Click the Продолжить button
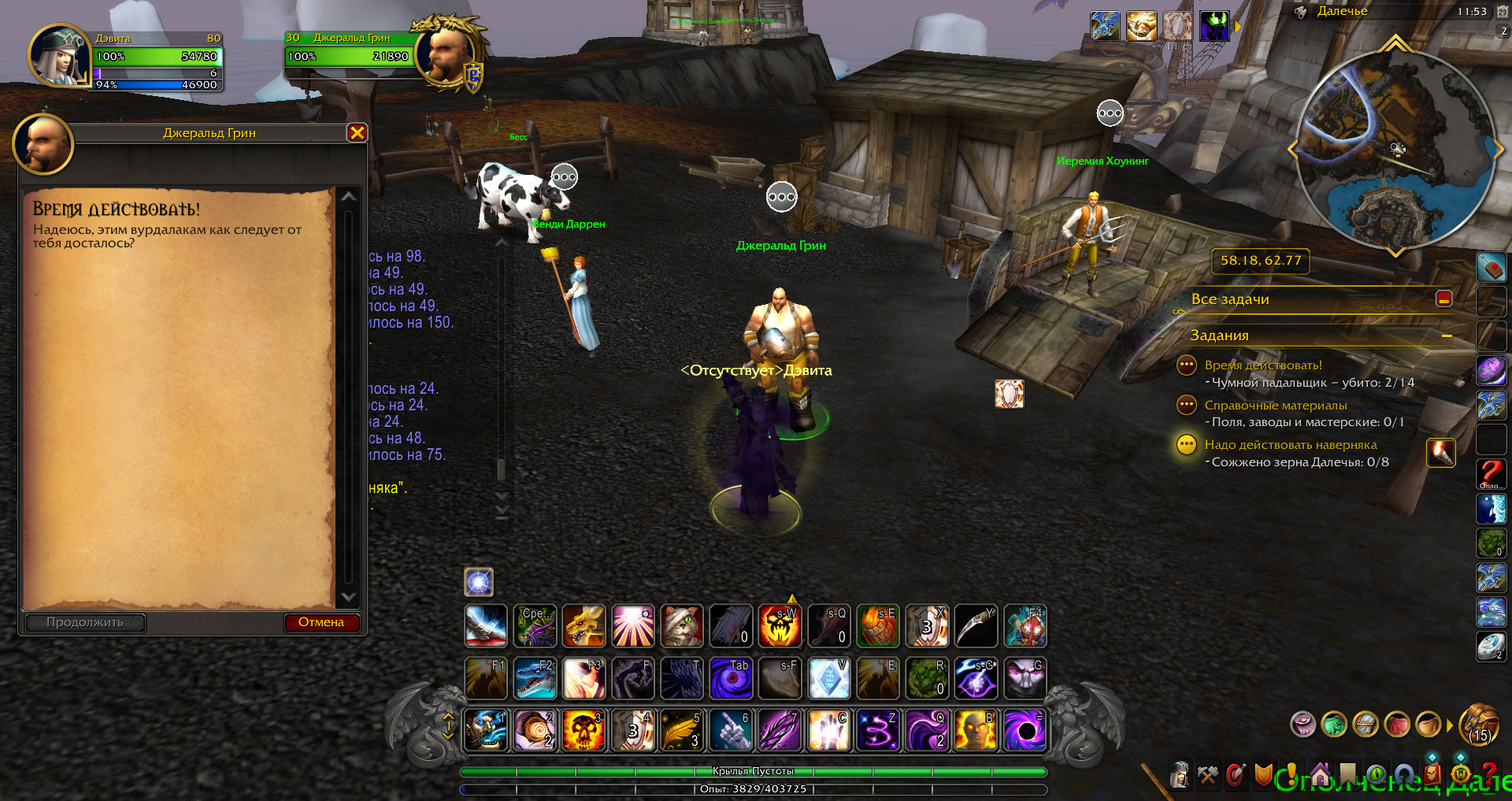Viewport: 1512px width, 801px height. pyautogui.click(x=85, y=622)
